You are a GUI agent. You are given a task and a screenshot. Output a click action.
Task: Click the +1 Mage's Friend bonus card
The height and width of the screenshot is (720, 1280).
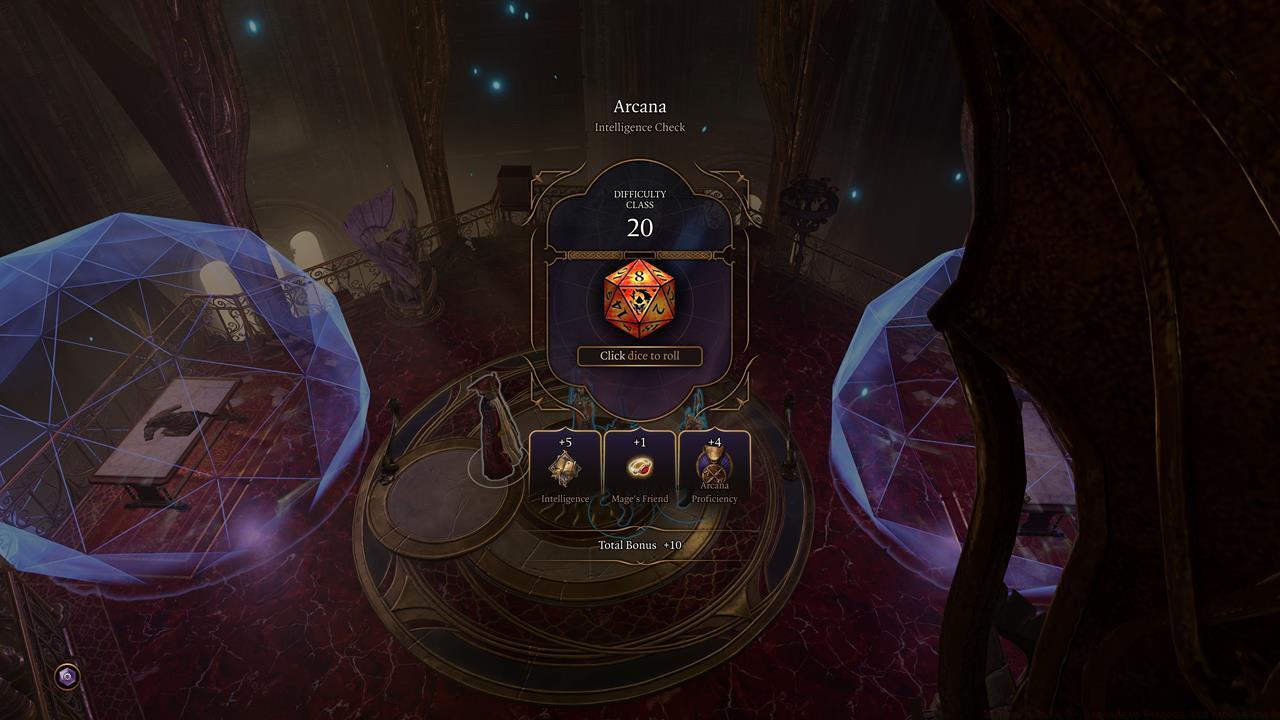coord(640,465)
